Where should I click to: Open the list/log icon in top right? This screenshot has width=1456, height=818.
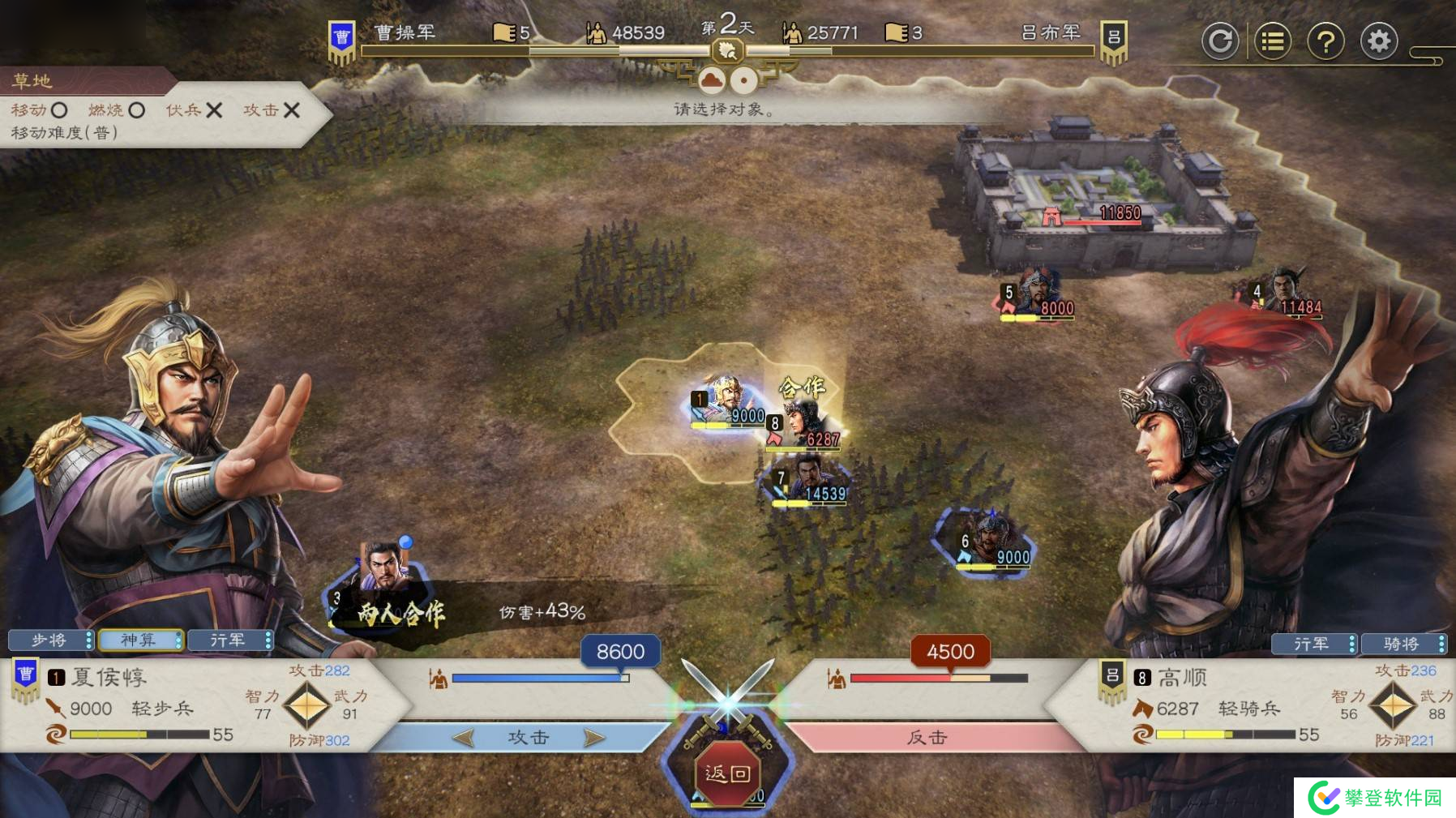click(1275, 41)
